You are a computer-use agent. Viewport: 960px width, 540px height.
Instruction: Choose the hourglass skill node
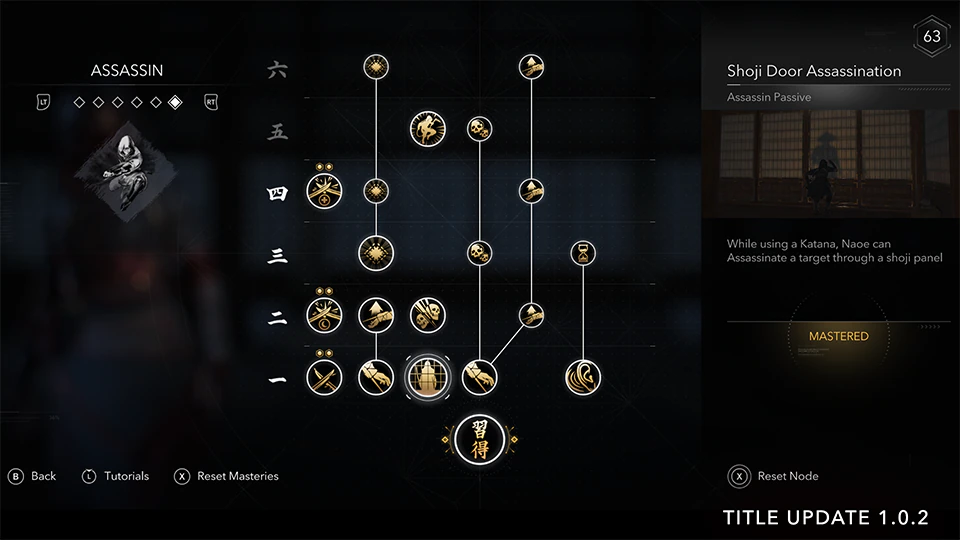click(582, 251)
